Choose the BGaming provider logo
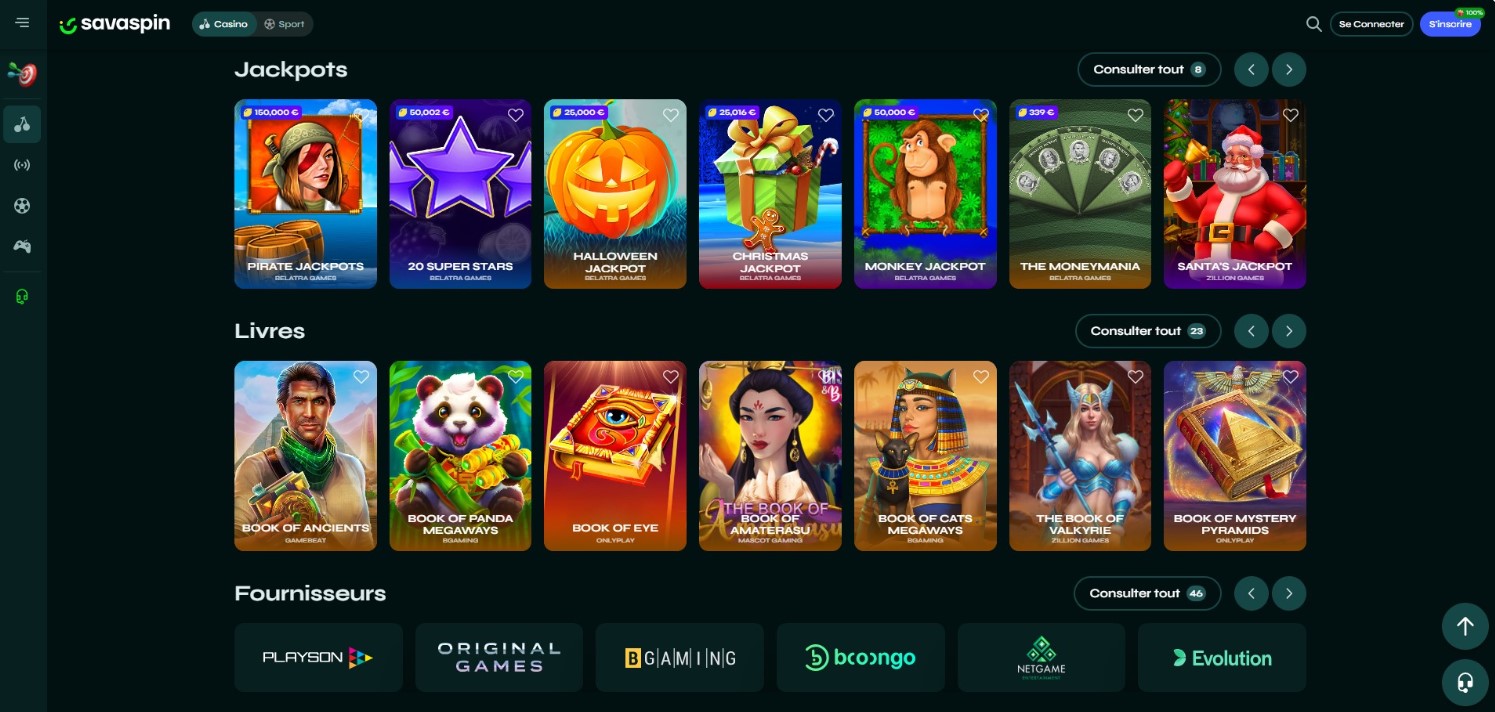Image resolution: width=1495 pixels, height=712 pixels. point(679,658)
